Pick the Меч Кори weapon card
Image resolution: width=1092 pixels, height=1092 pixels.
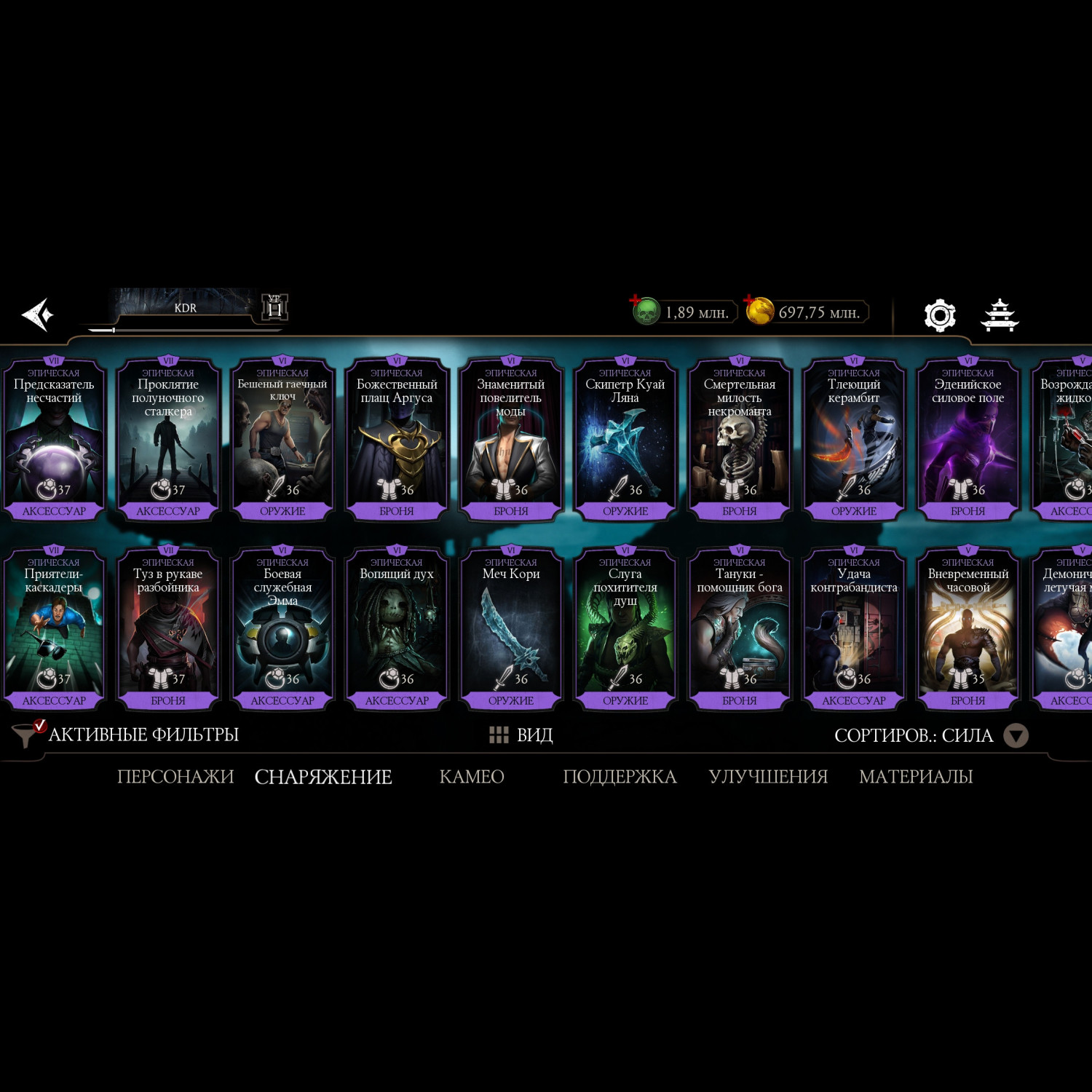pyautogui.click(x=511, y=628)
